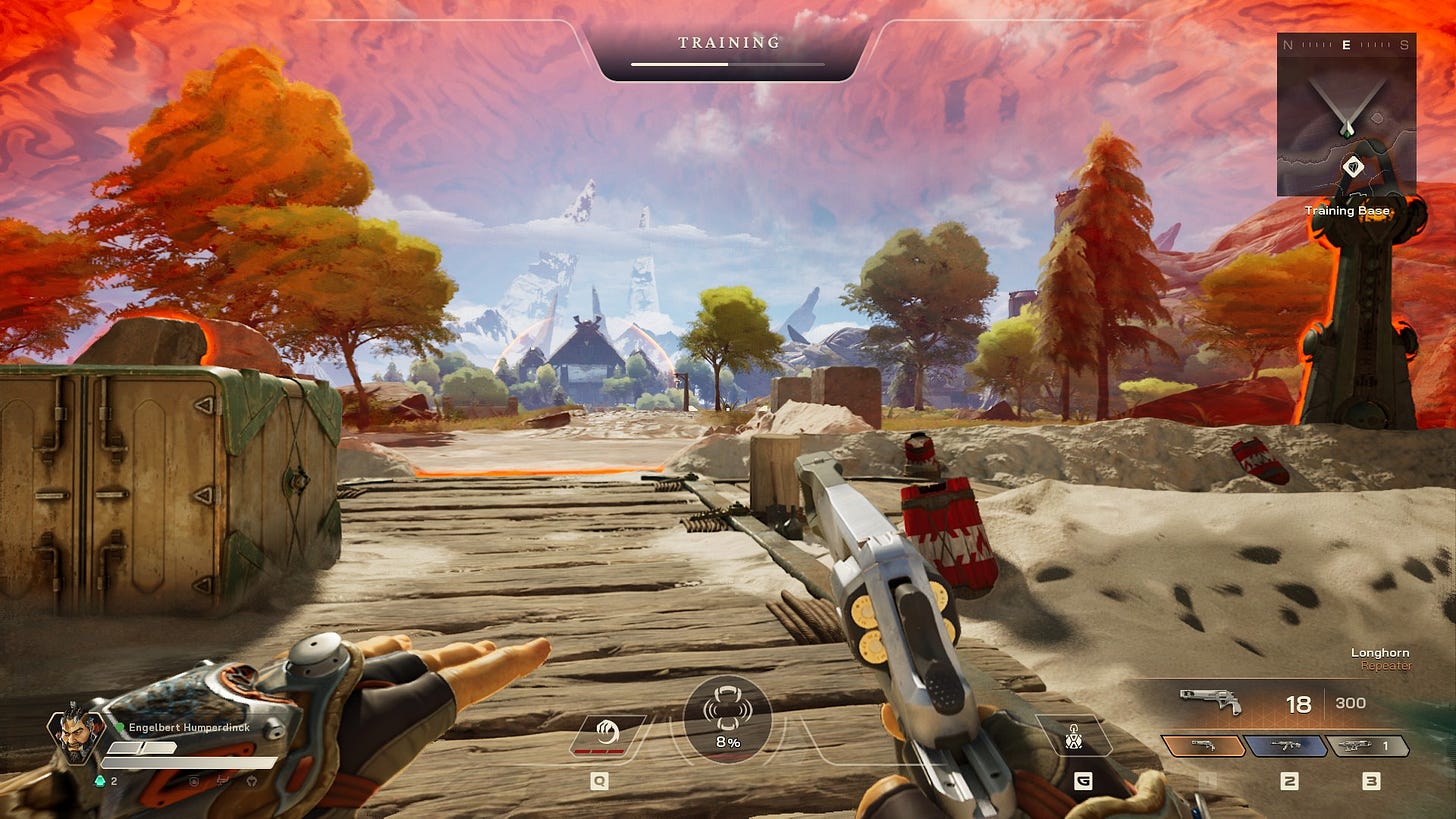Click the green crafting materials icon

100,781
